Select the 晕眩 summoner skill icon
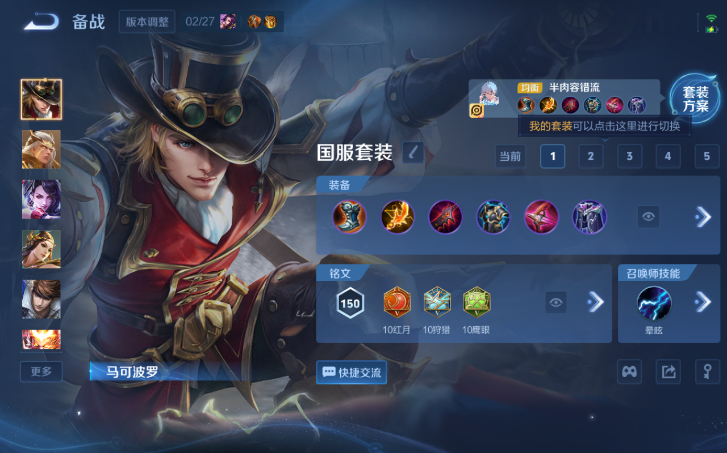The width and height of the screenshot is (727, 453). point(654,302)
